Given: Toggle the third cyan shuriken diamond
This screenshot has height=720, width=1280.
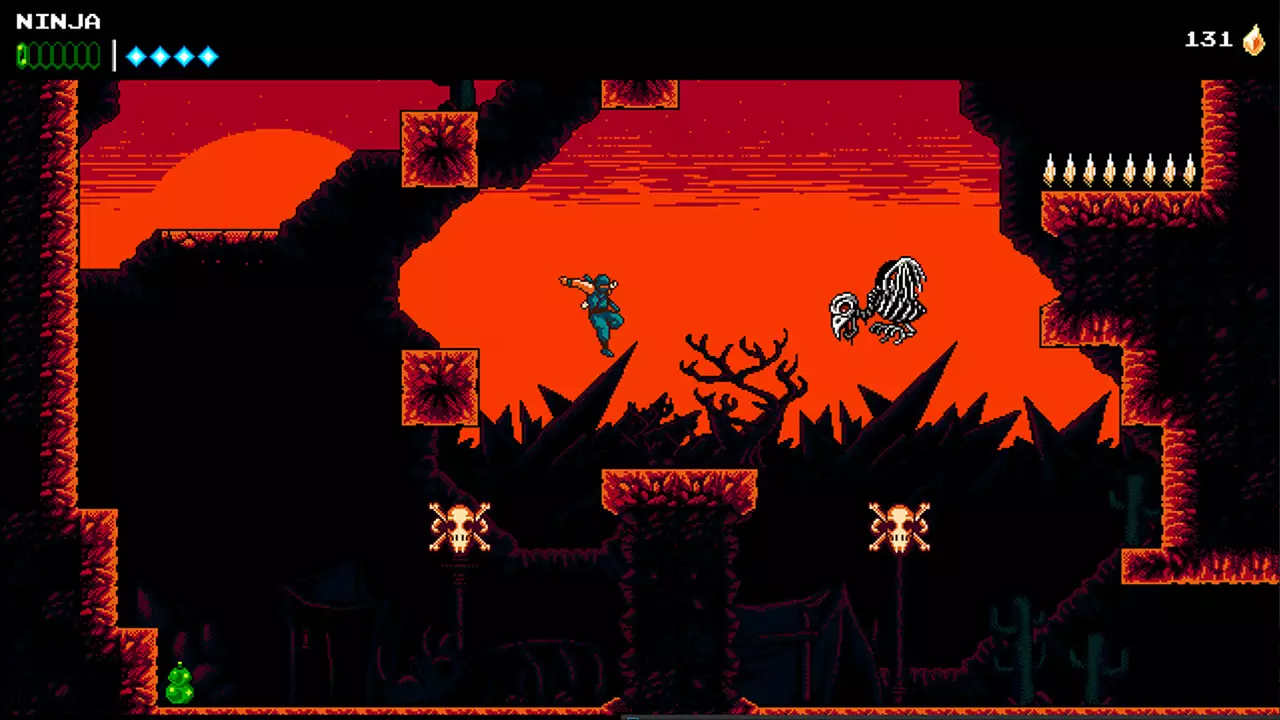Looking at the screenshot, I should coord(185,57).
